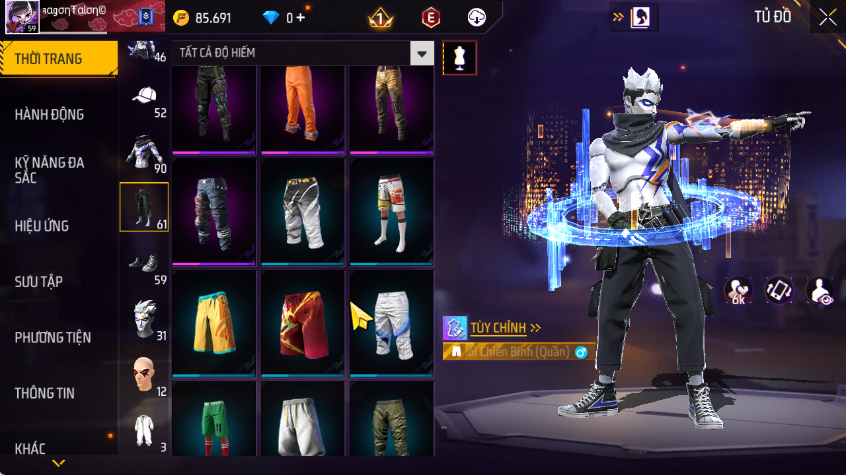Click the mannequin preview icon
The image size is (846, 475).
460,57
